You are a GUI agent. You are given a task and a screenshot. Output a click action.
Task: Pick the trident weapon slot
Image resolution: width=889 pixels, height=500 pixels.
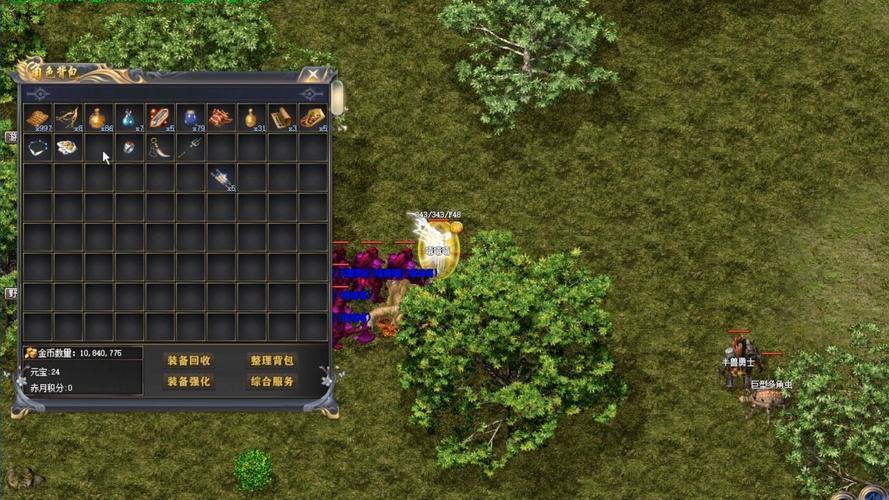click(x=190, y=148)
